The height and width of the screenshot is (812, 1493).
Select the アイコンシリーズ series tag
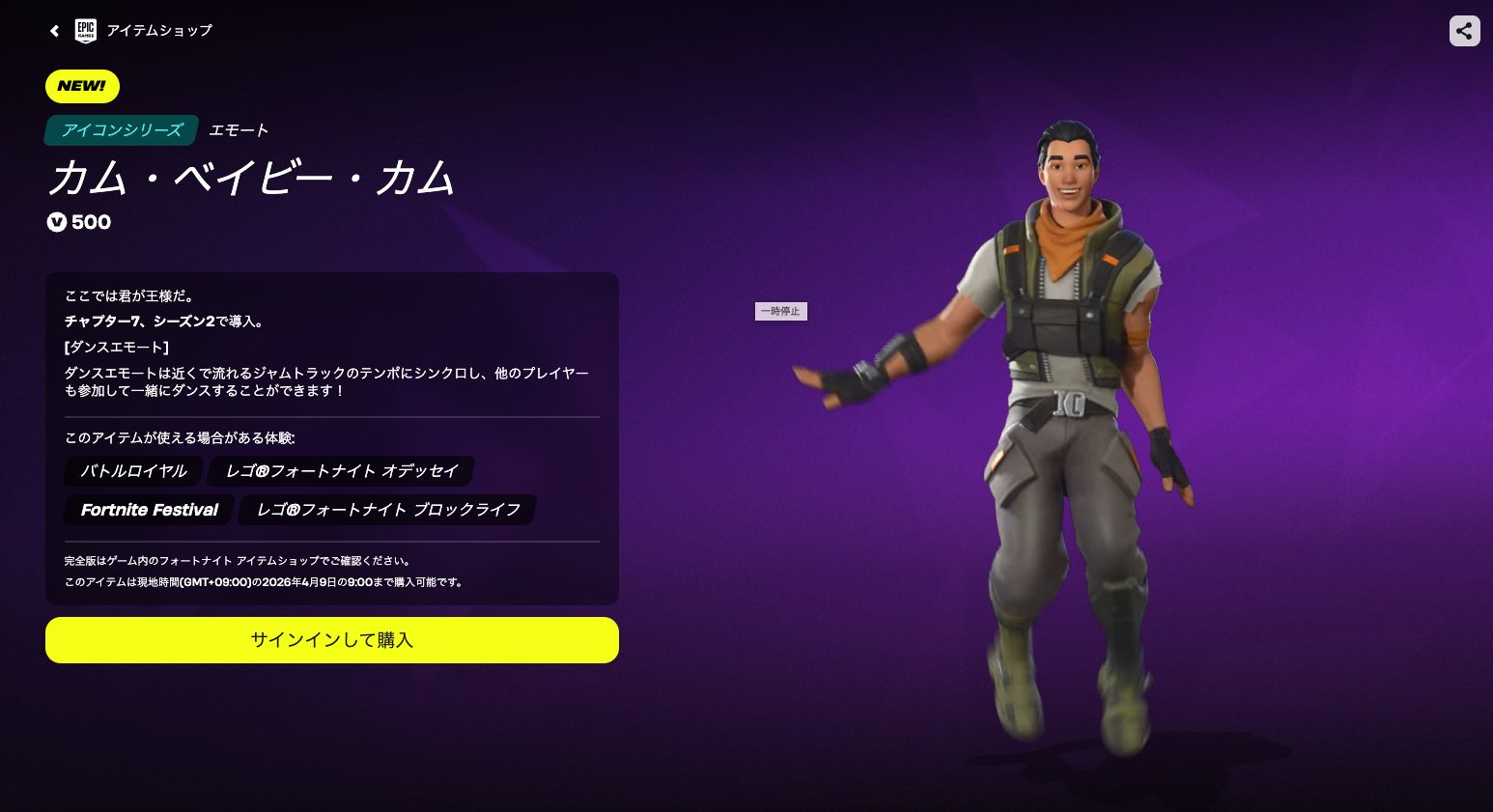121,130
